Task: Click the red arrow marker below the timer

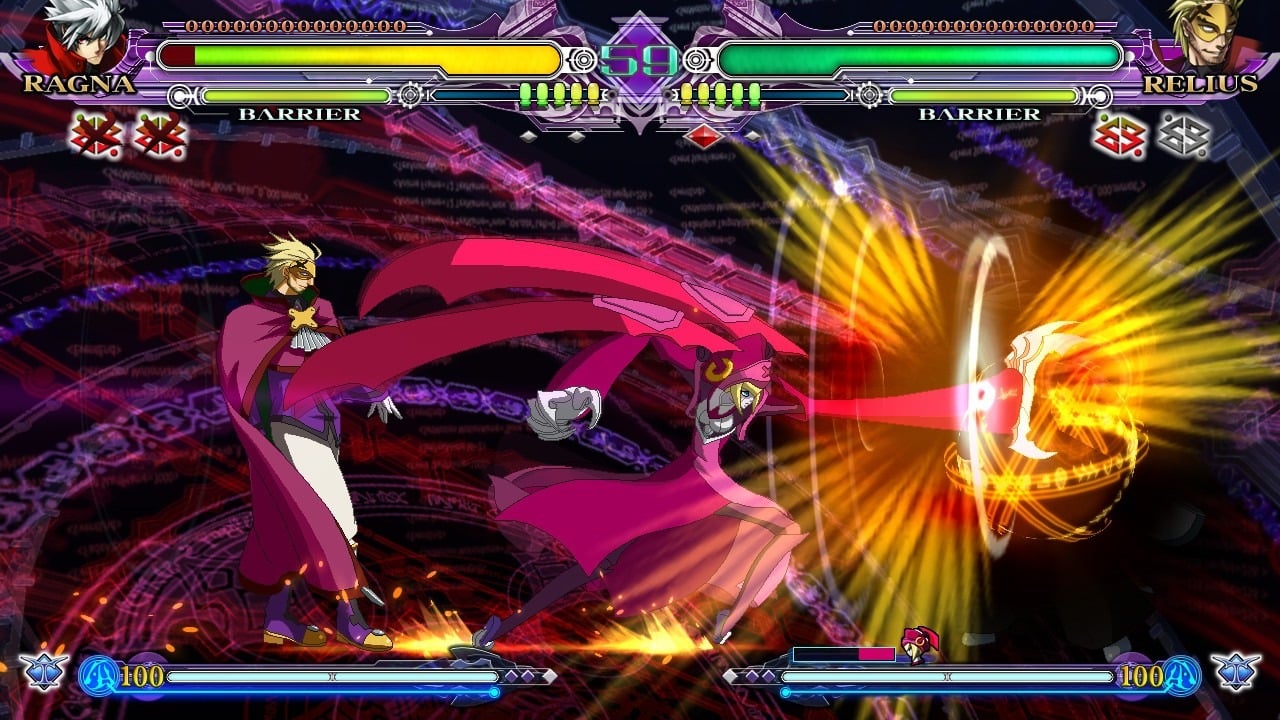Action: [x=703, y=136]
